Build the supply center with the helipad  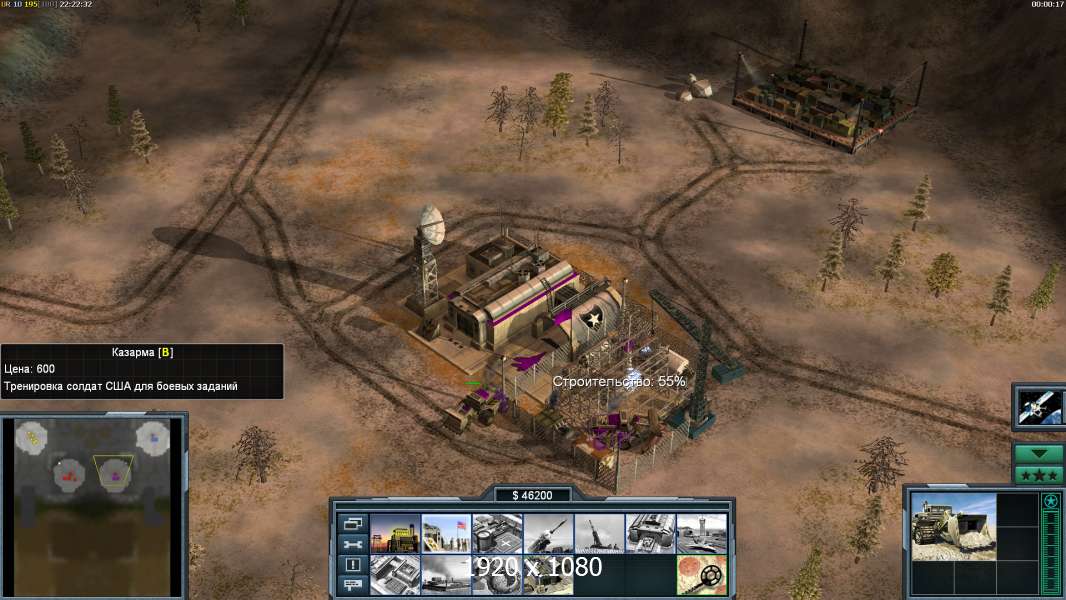[x=497, y=533]
